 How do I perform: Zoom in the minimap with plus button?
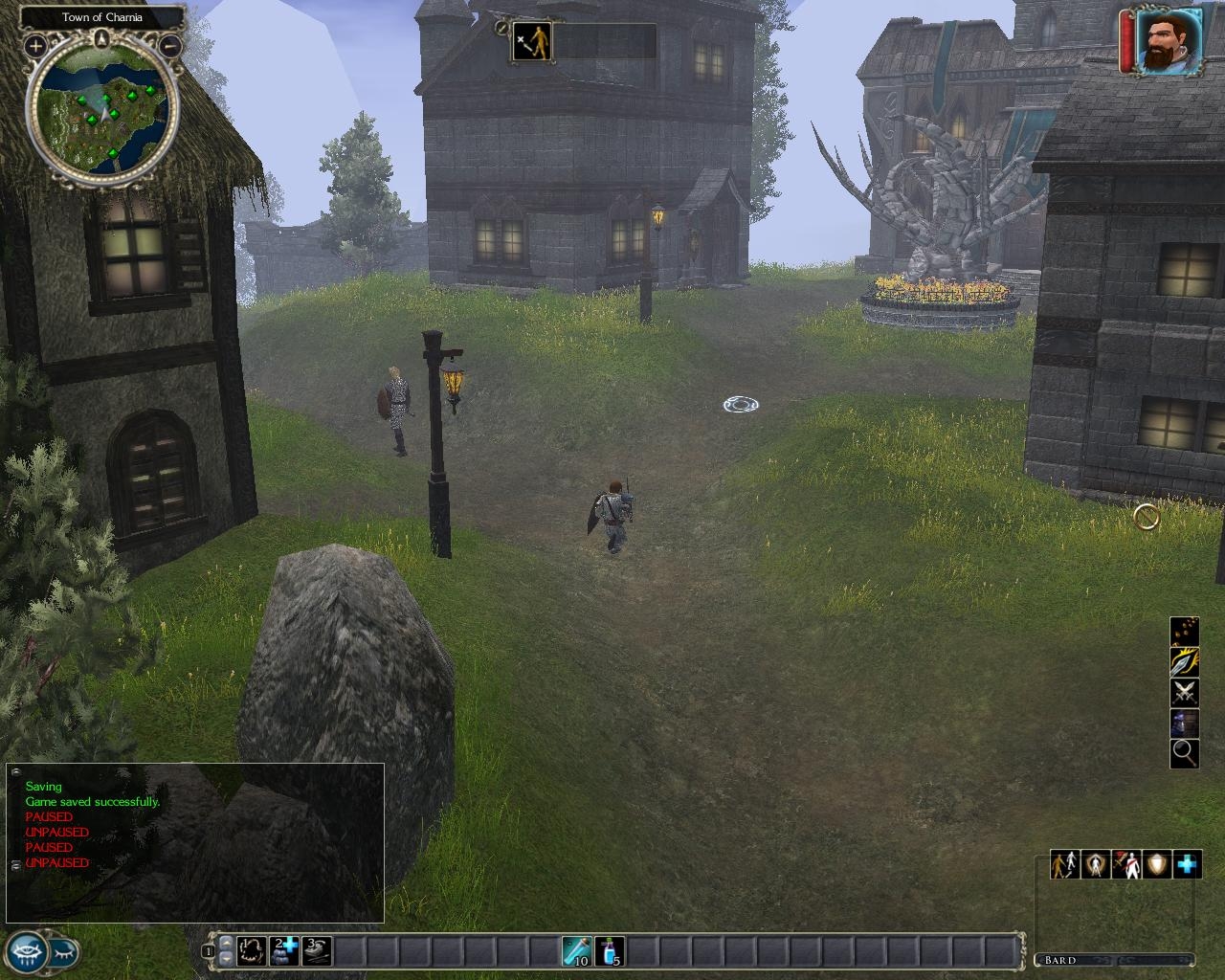pyautogui.click(x=35, y=45)
